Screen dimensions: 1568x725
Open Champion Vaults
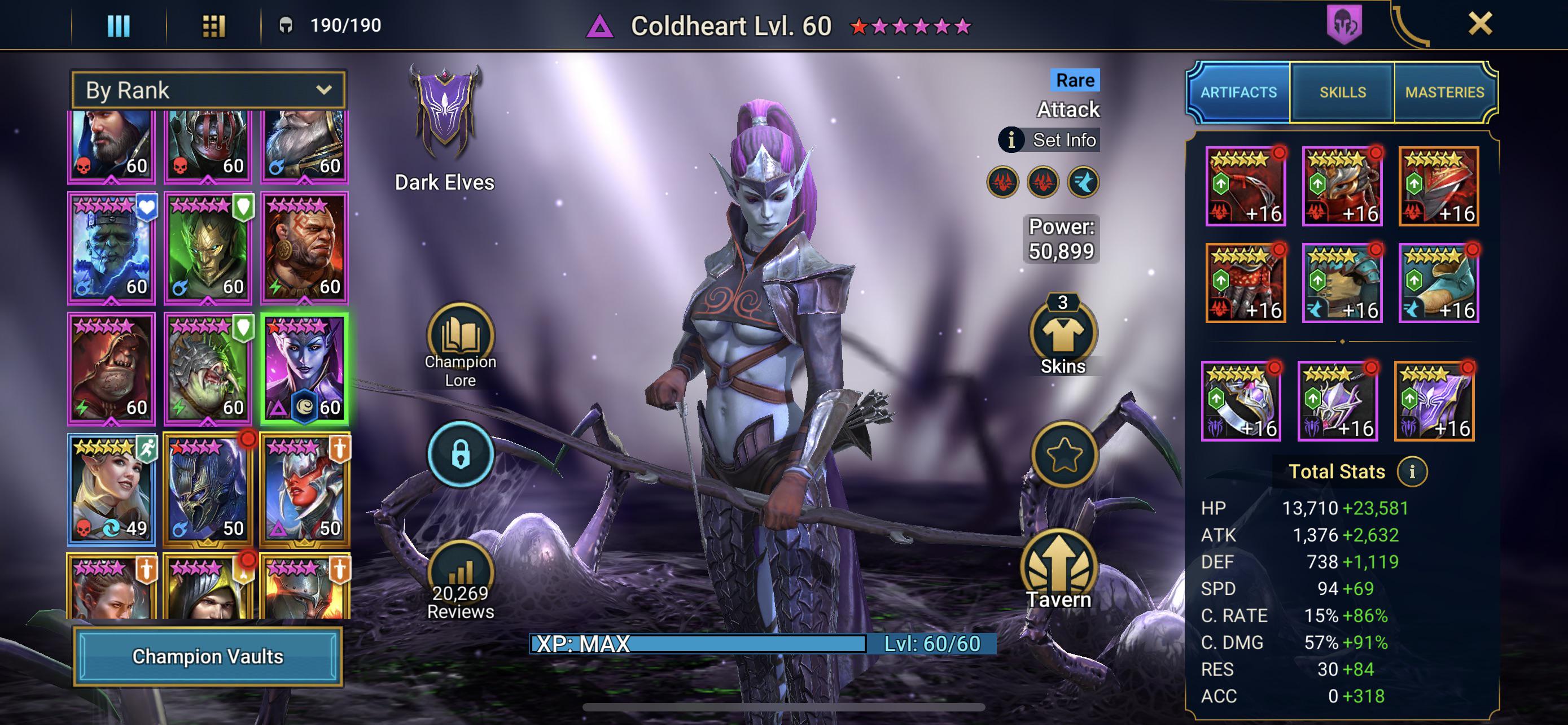208,656
